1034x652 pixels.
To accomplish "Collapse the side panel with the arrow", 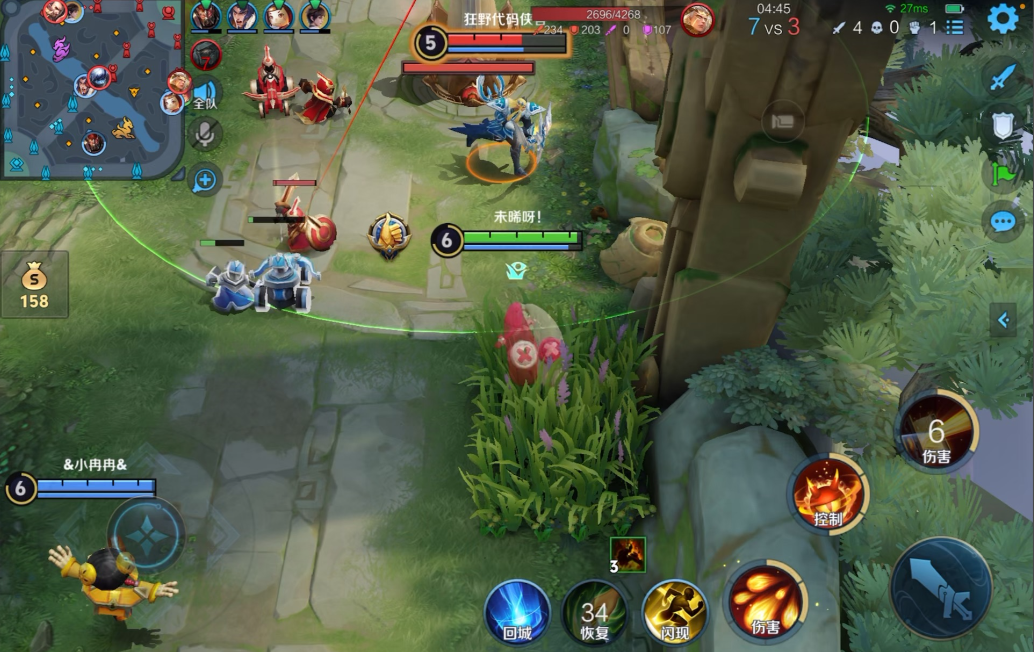I will coord(1003,320).
